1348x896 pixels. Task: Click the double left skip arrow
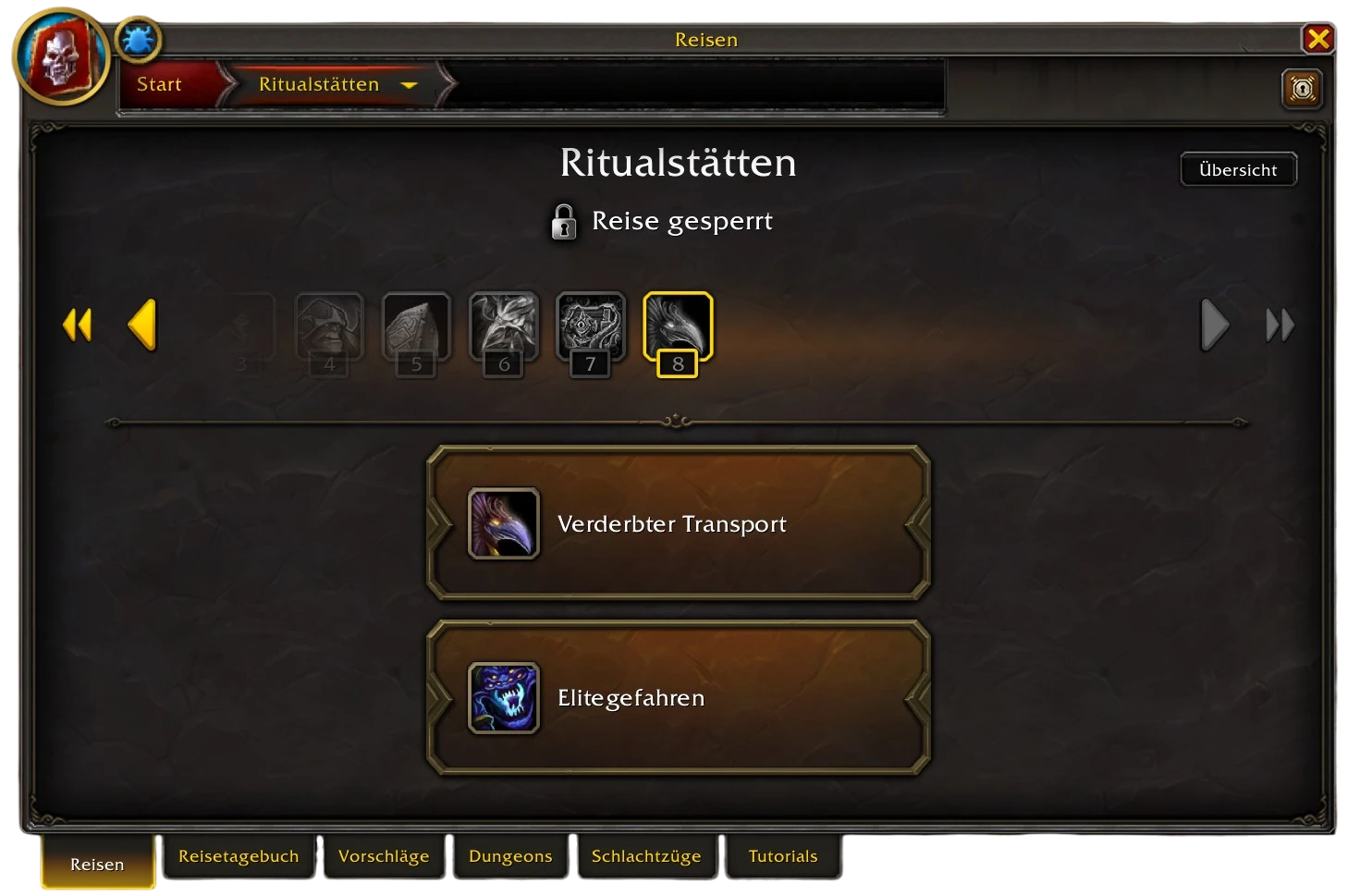pyautogui.click(x=78, y=325)
